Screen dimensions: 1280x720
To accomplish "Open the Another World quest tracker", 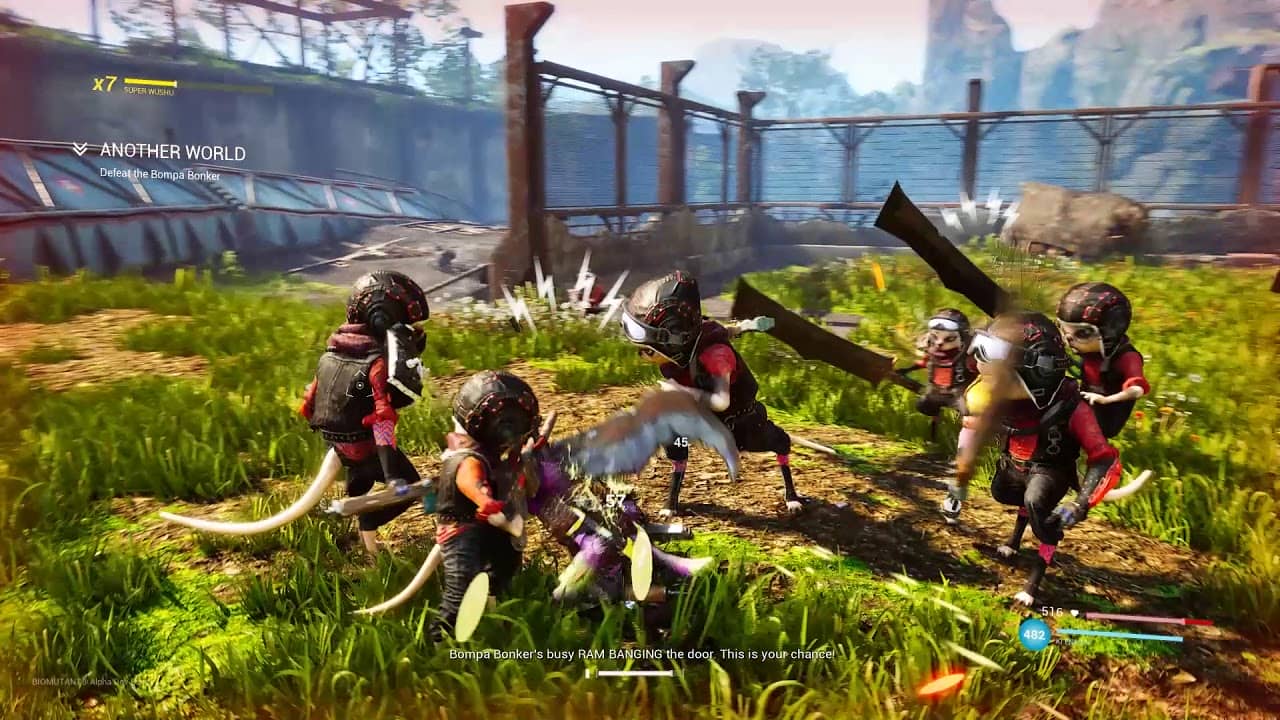I will (x=172, y=152).
